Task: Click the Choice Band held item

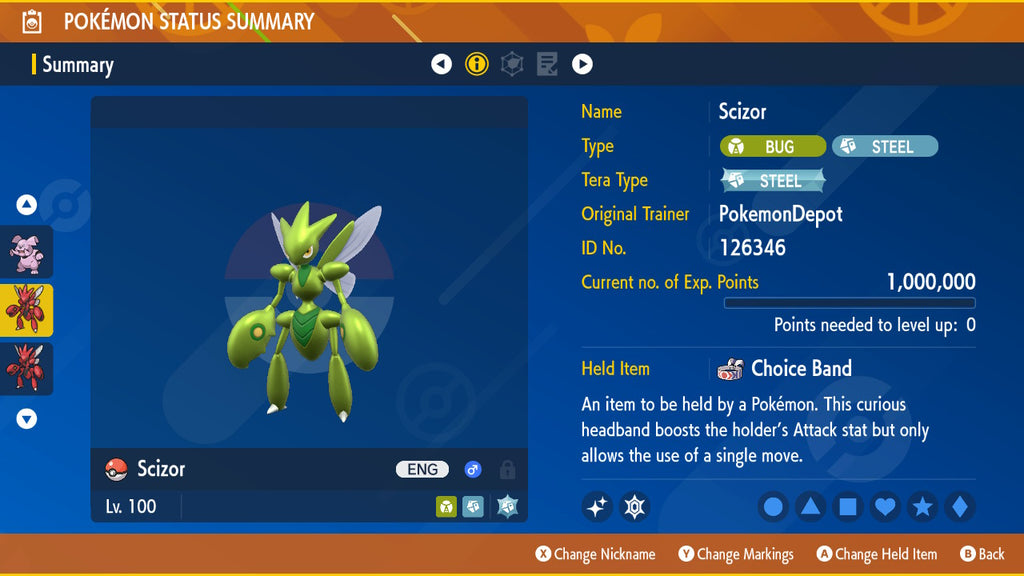Action: click(x=785, y=369)
